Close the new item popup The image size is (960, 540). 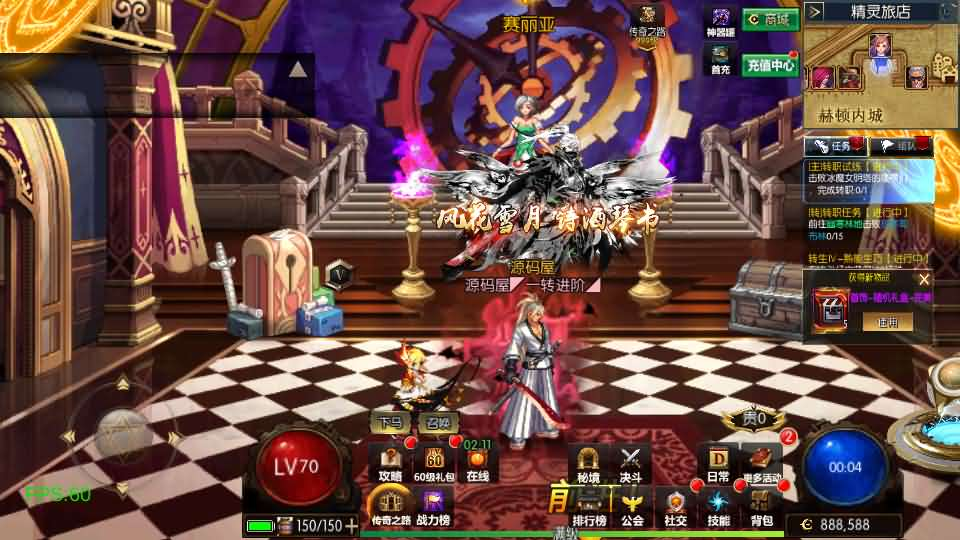(x=924, y=280)
